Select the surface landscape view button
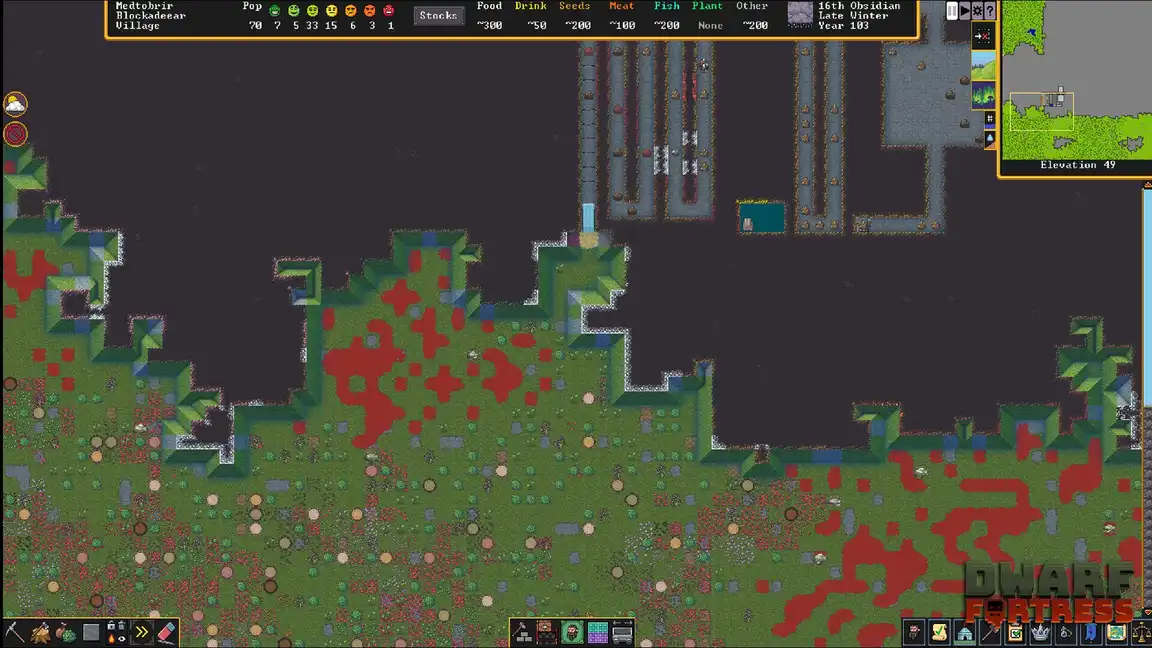 pos(983,66)
